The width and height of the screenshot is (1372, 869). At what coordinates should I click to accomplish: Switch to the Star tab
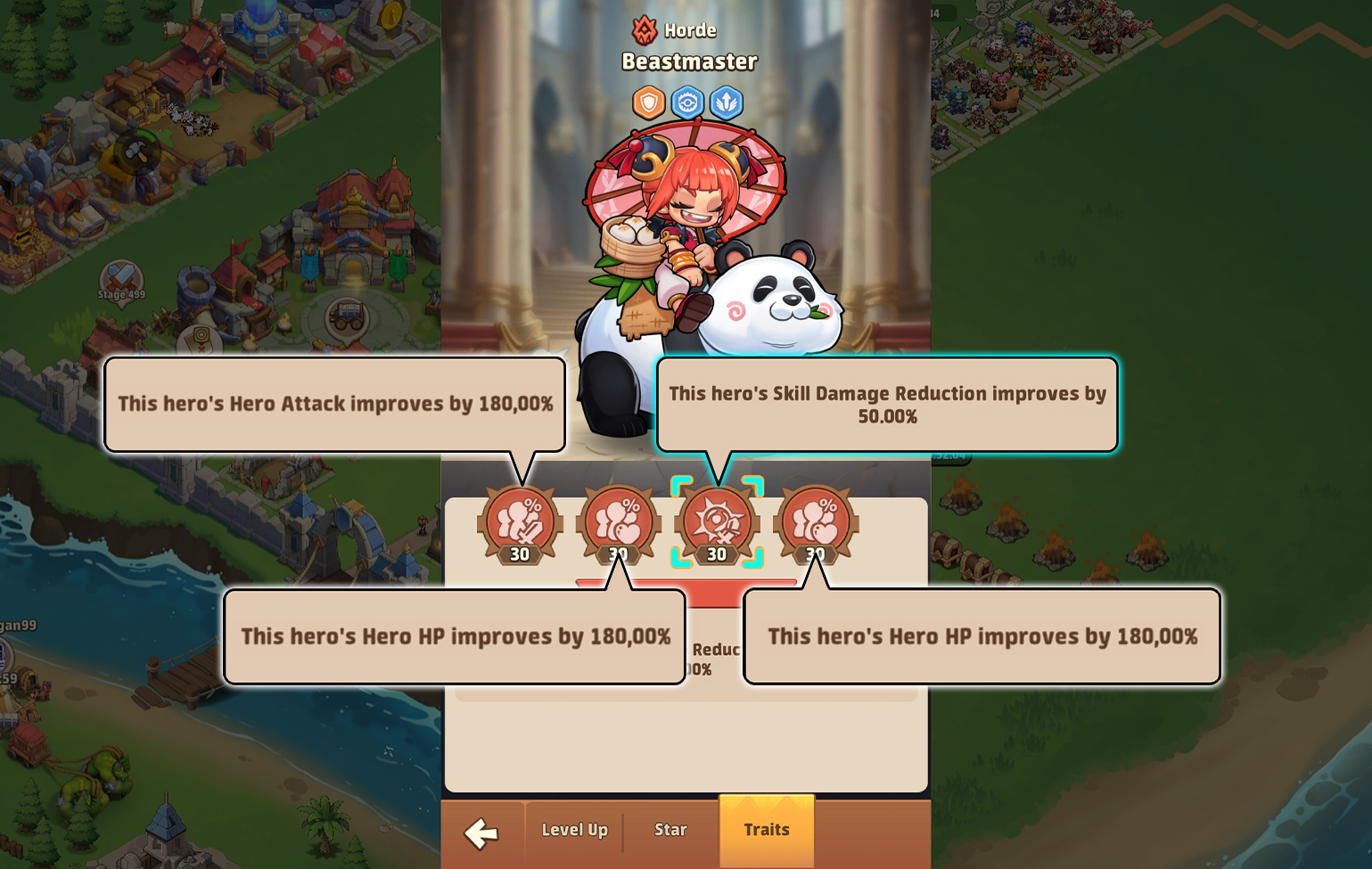coord(670,830)
